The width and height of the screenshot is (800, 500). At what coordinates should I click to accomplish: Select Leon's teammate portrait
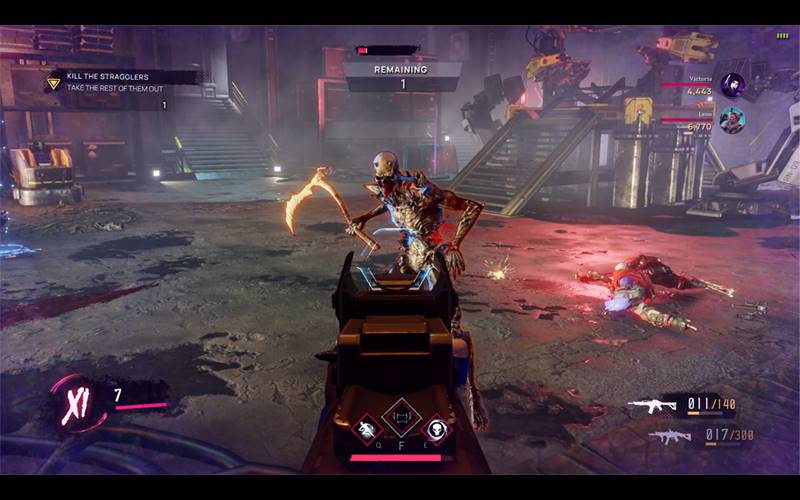tap(732, 120)
